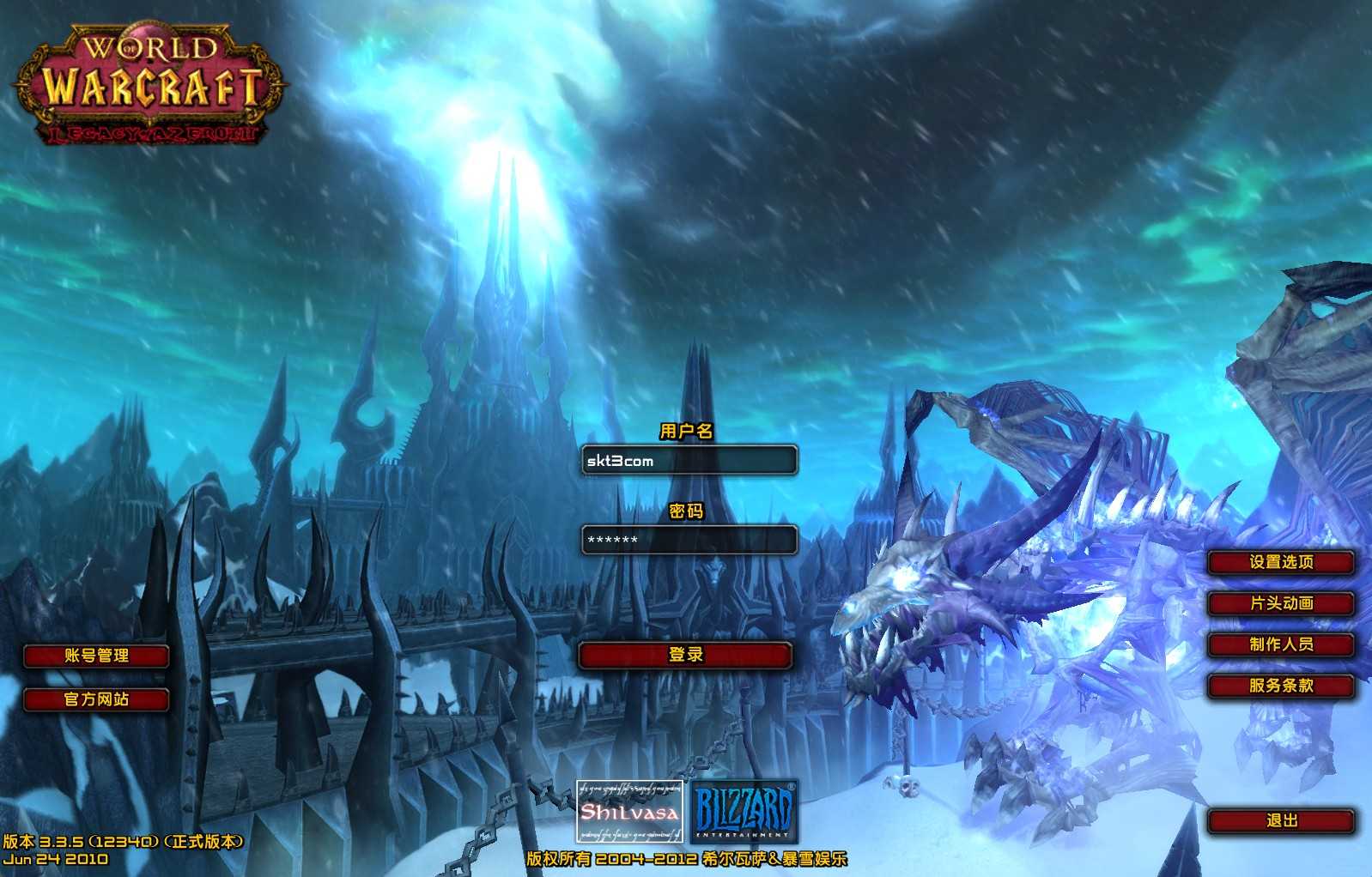Show the 制作人员 credits

point(1281,645)
